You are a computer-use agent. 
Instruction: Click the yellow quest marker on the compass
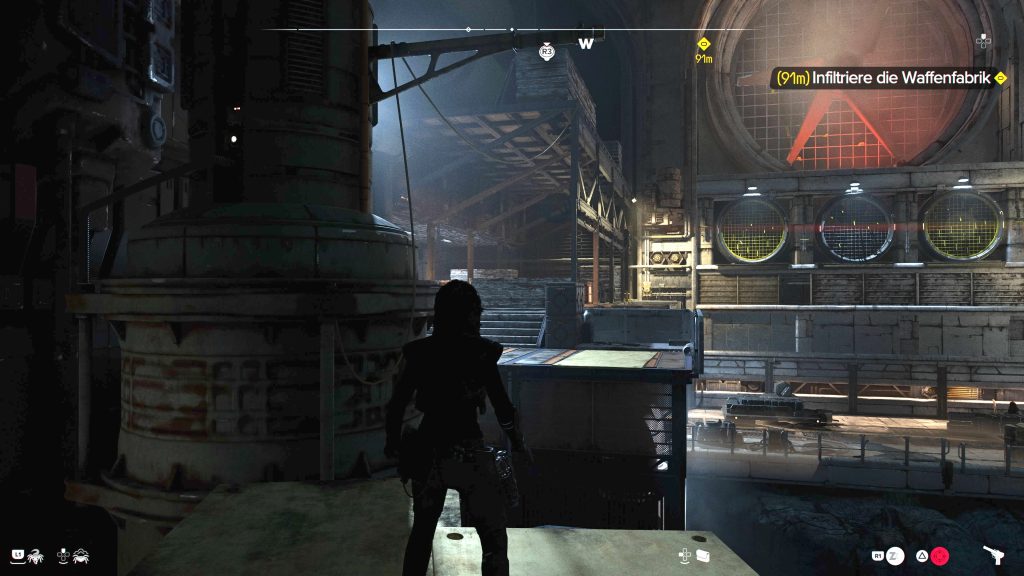pos(704,44)
